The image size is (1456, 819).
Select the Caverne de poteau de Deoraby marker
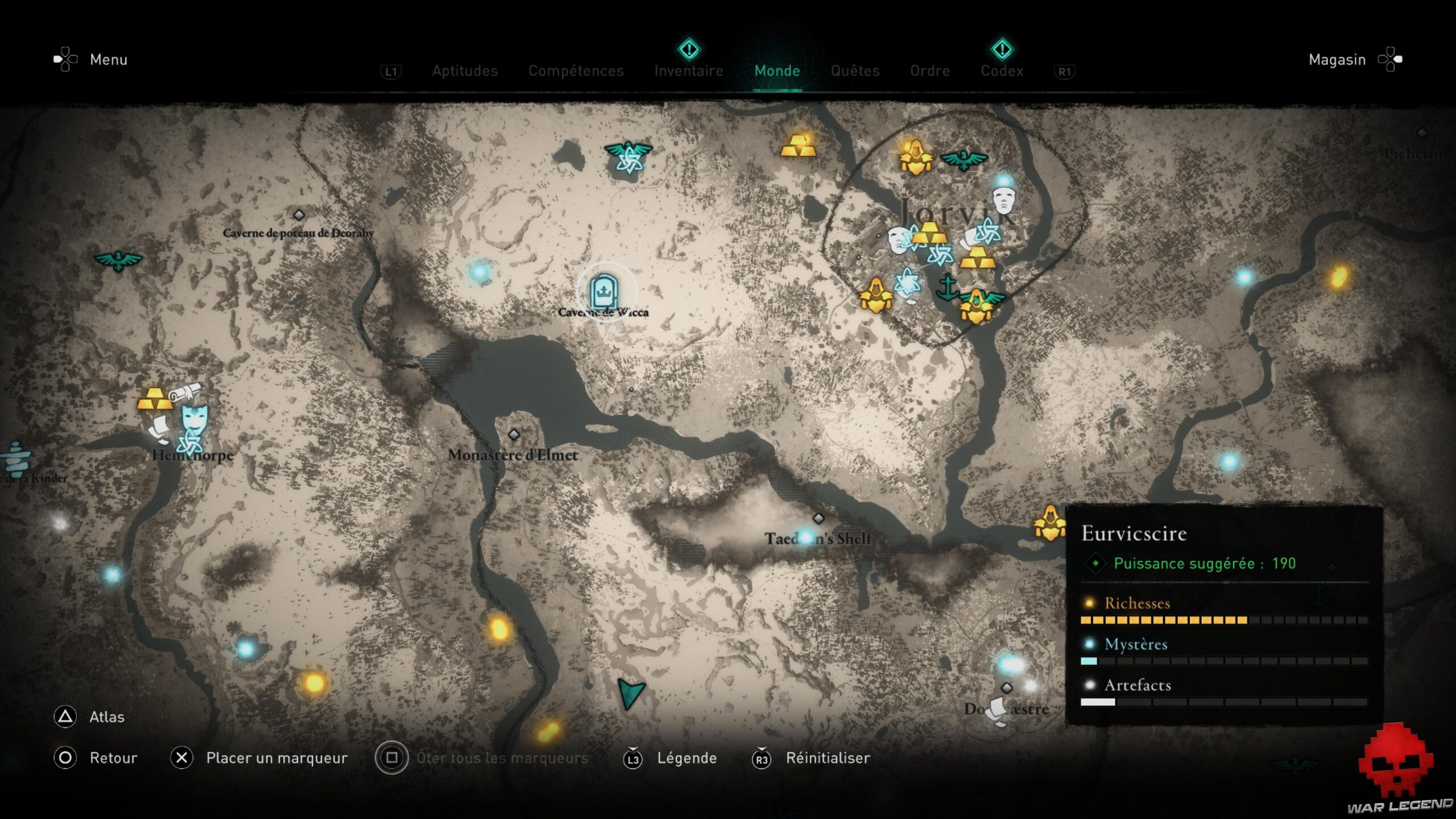pyautogui.click(x=299, y=215)
